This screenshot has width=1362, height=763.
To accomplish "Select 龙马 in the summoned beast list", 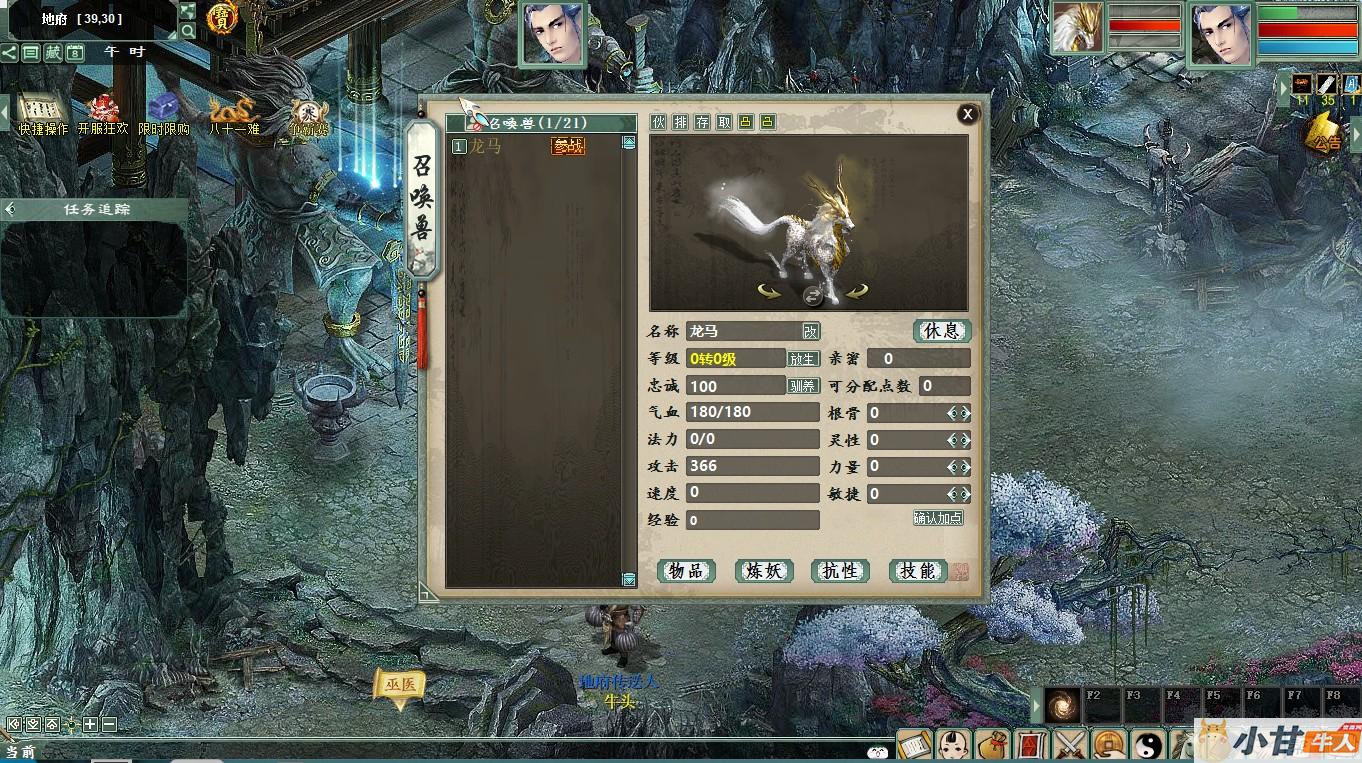I will tap(486, 147).
